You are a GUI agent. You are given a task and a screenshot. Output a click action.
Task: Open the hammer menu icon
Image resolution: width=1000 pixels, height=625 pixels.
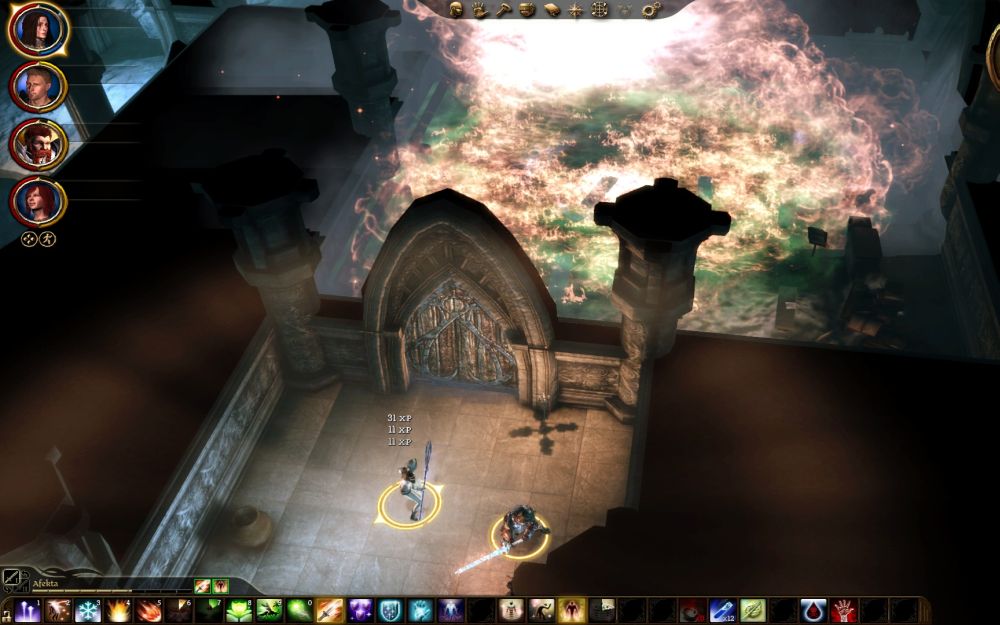tap(504, 9)
